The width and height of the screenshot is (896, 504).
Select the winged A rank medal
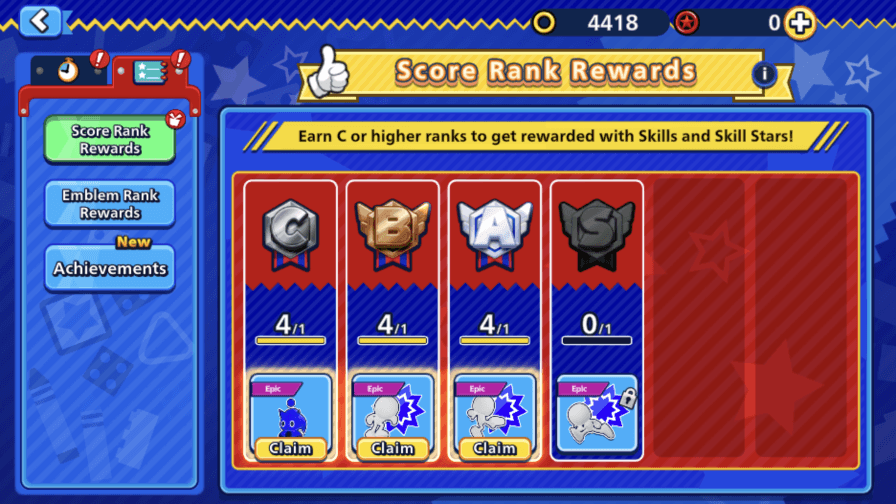pos(494,234)
